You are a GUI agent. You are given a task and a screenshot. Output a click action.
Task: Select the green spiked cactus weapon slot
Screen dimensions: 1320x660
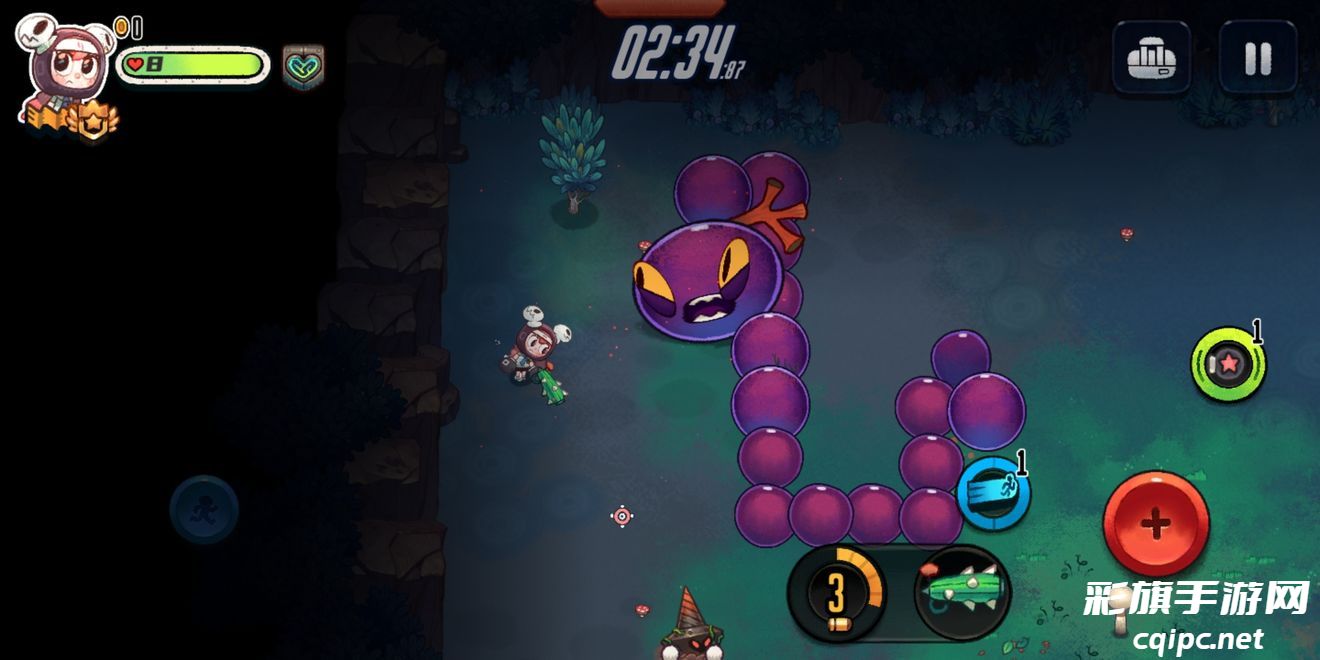tap(962, 592)
